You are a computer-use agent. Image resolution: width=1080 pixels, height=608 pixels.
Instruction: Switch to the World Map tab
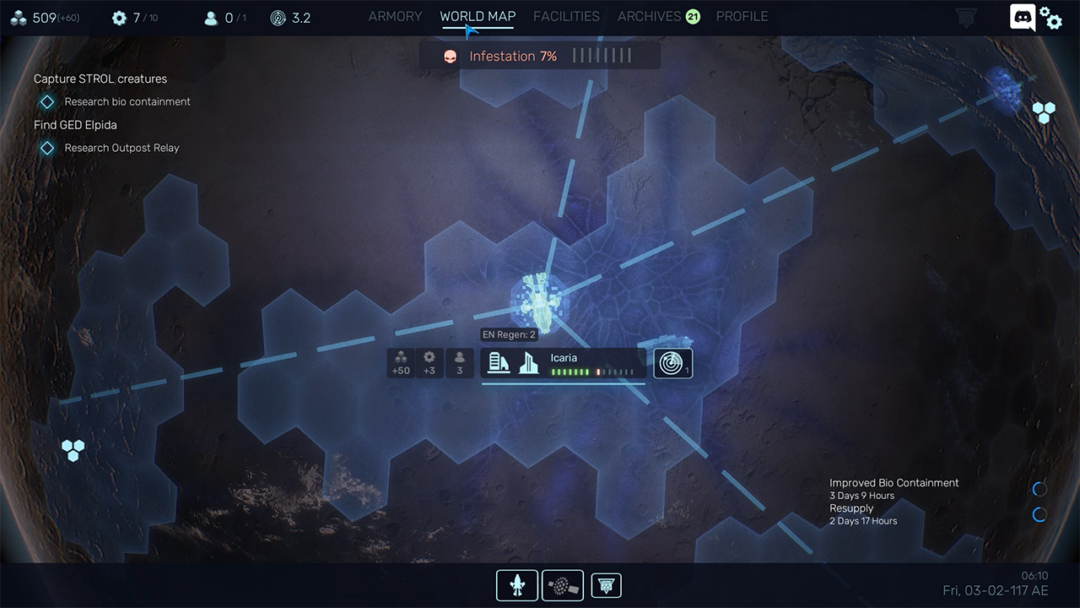point(477,17)
